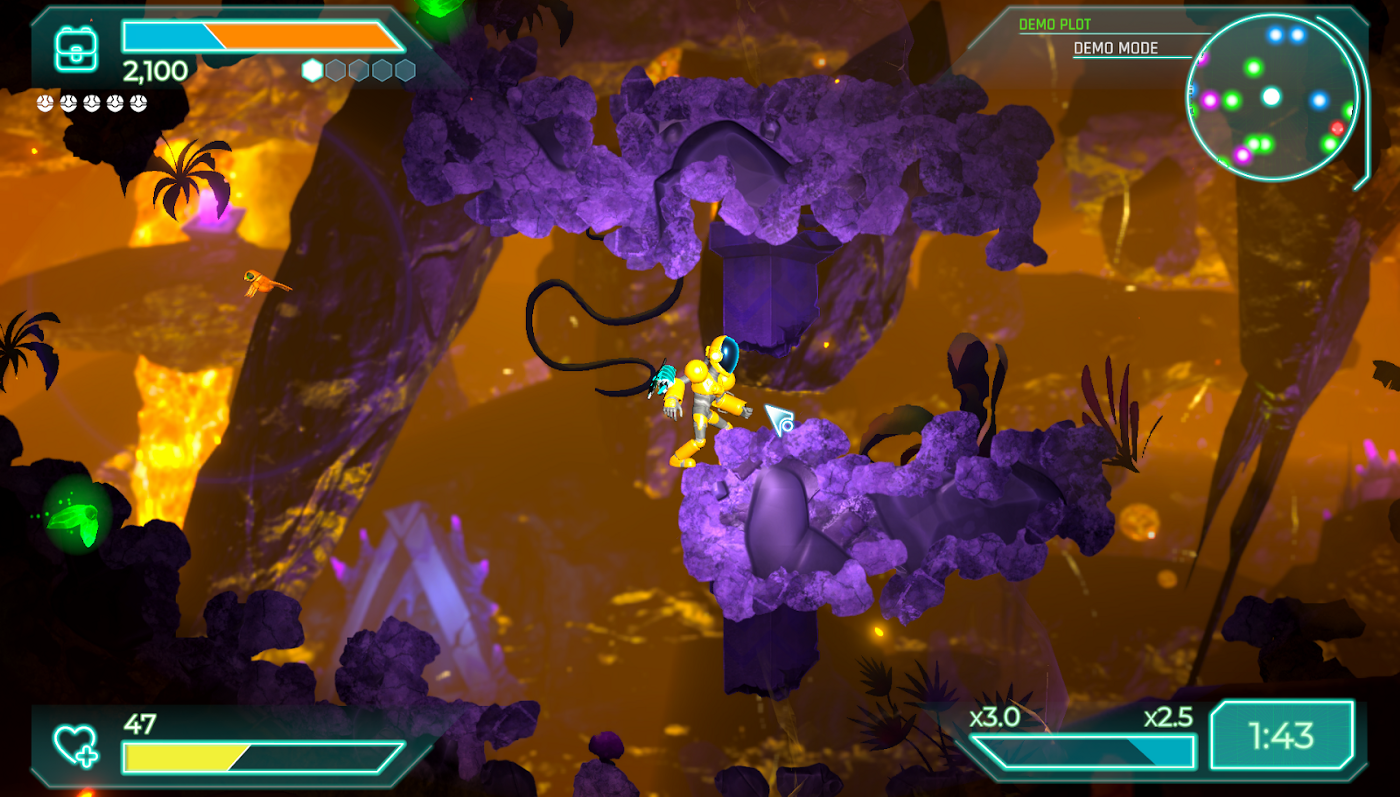Click the heart-plus health icon
This screenshot has width=1400, height=797.
tap(76, 746)
